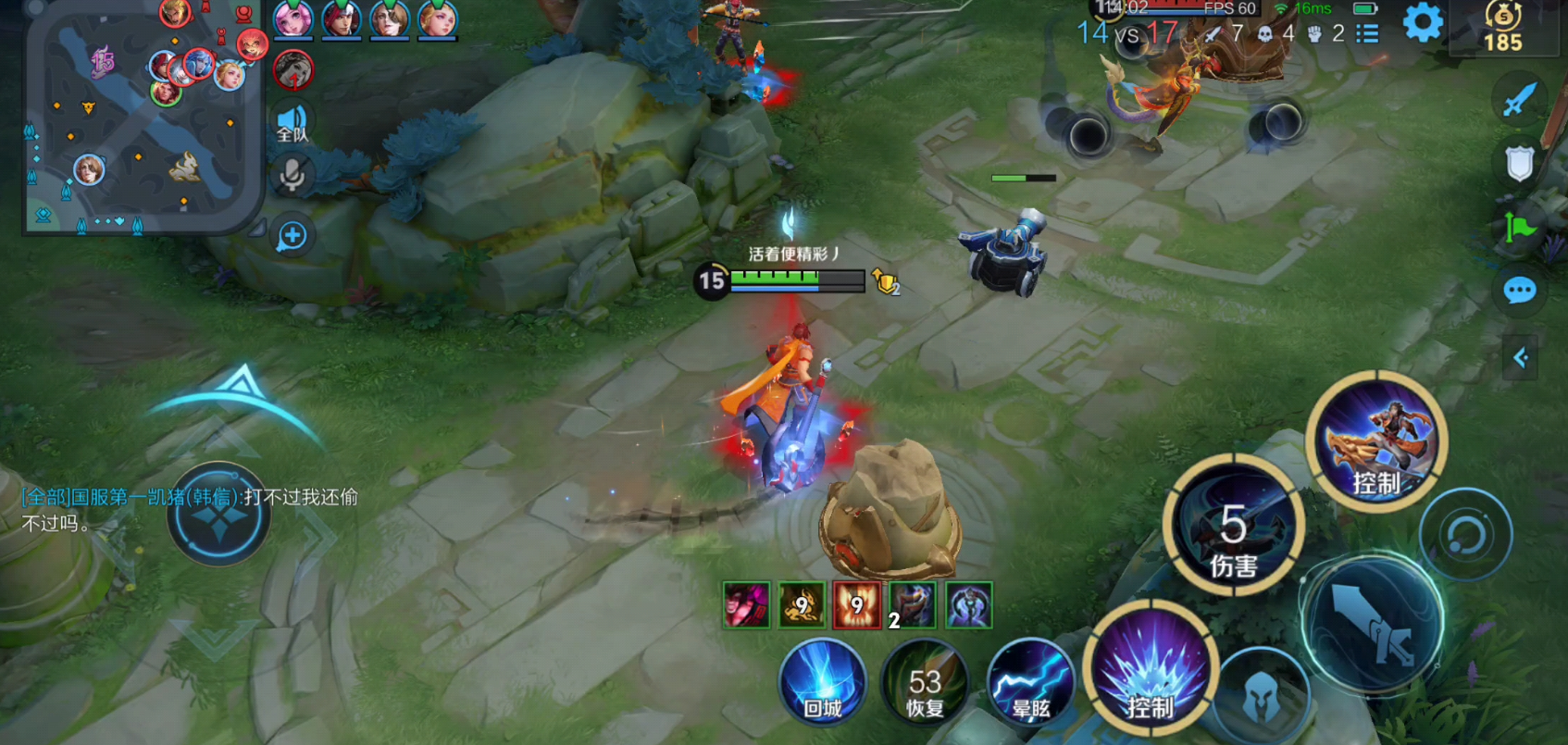This screenshot has height=745, width=1568.
Task: Collapse the side panel arrow
Action: click(1519, 358)
